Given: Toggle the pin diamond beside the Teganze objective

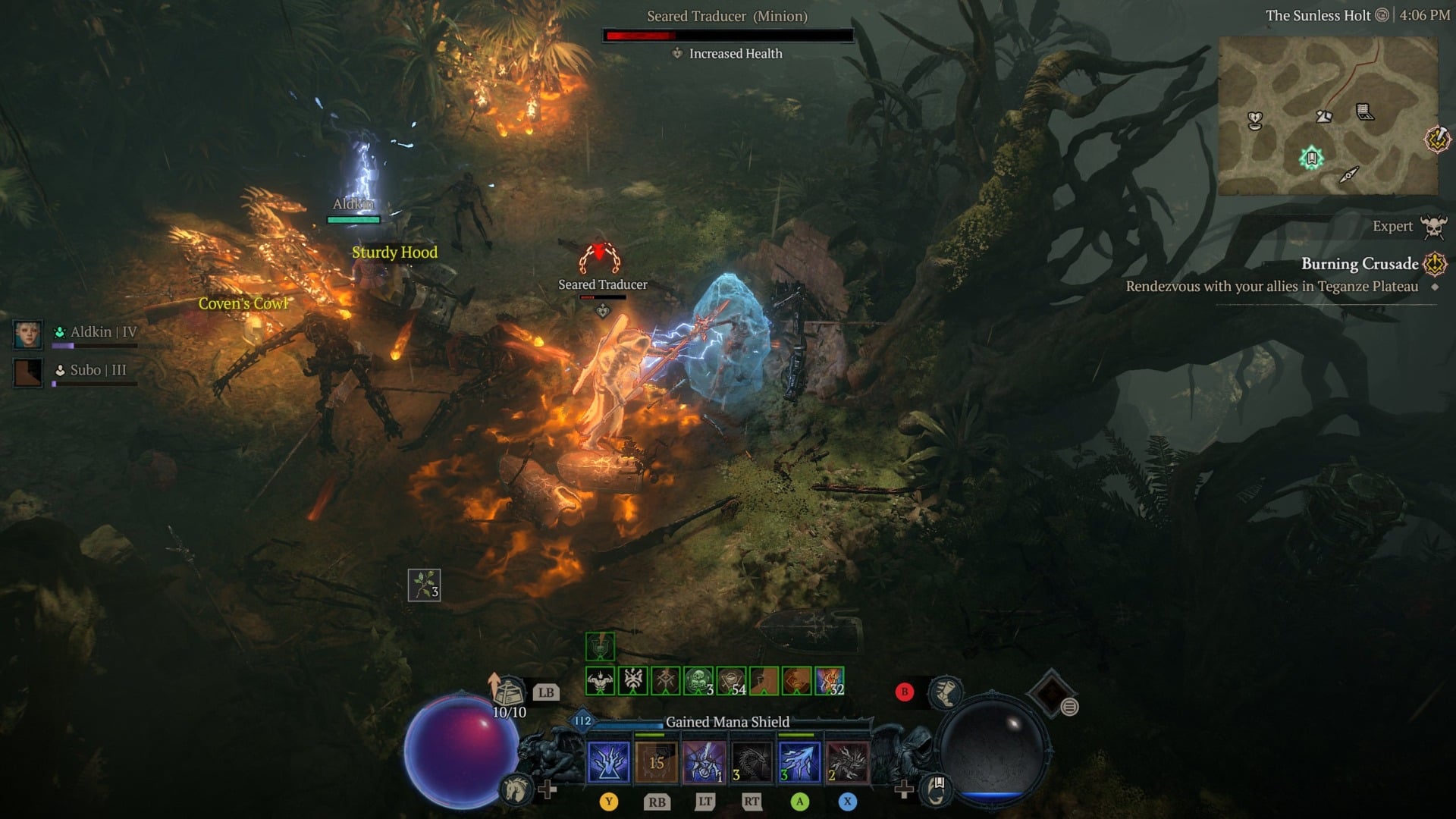Looking at the screenshot, I should point(1433,288).
